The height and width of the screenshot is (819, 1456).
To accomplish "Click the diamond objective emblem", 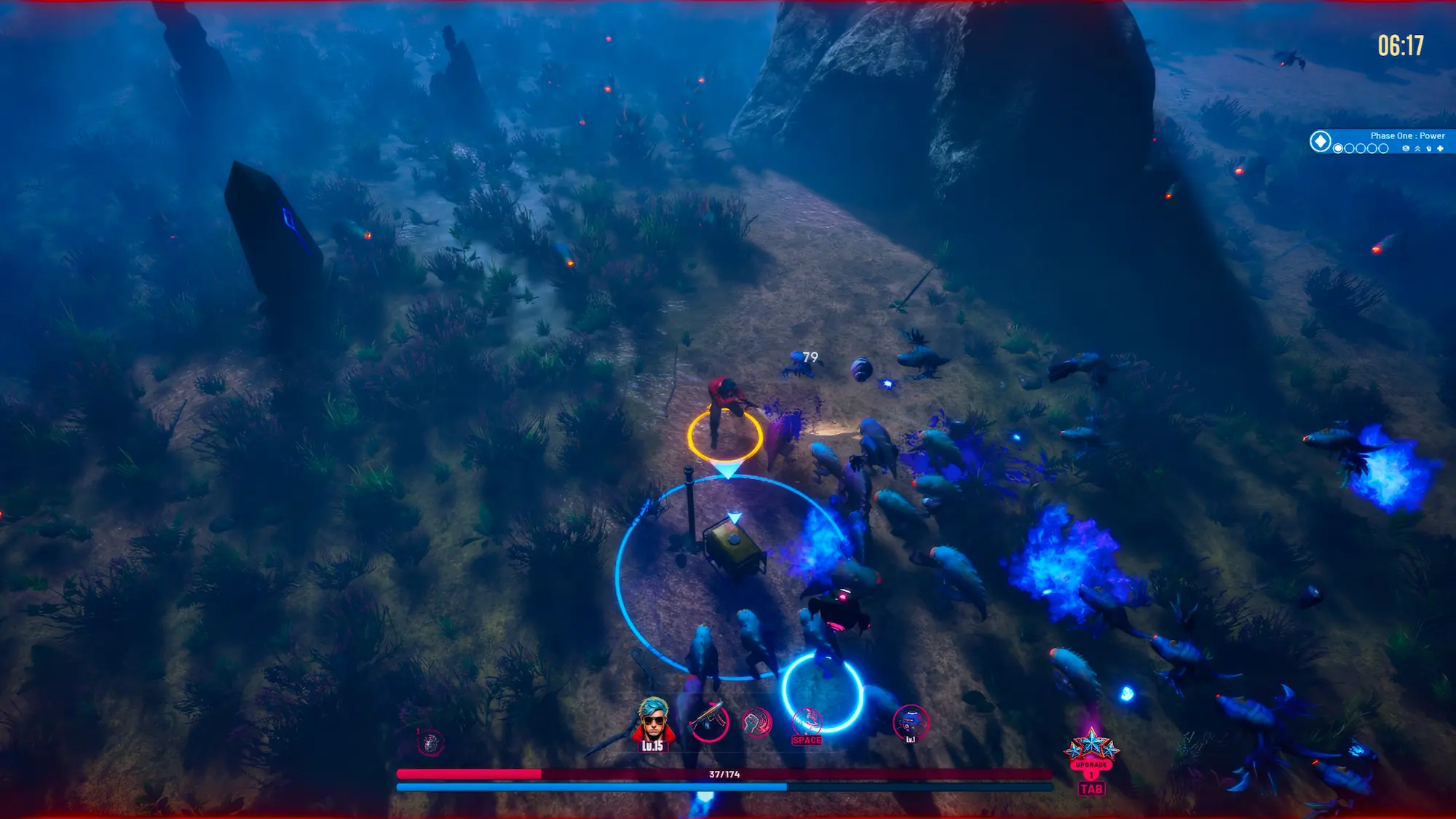I will (x=1320, y=141).
